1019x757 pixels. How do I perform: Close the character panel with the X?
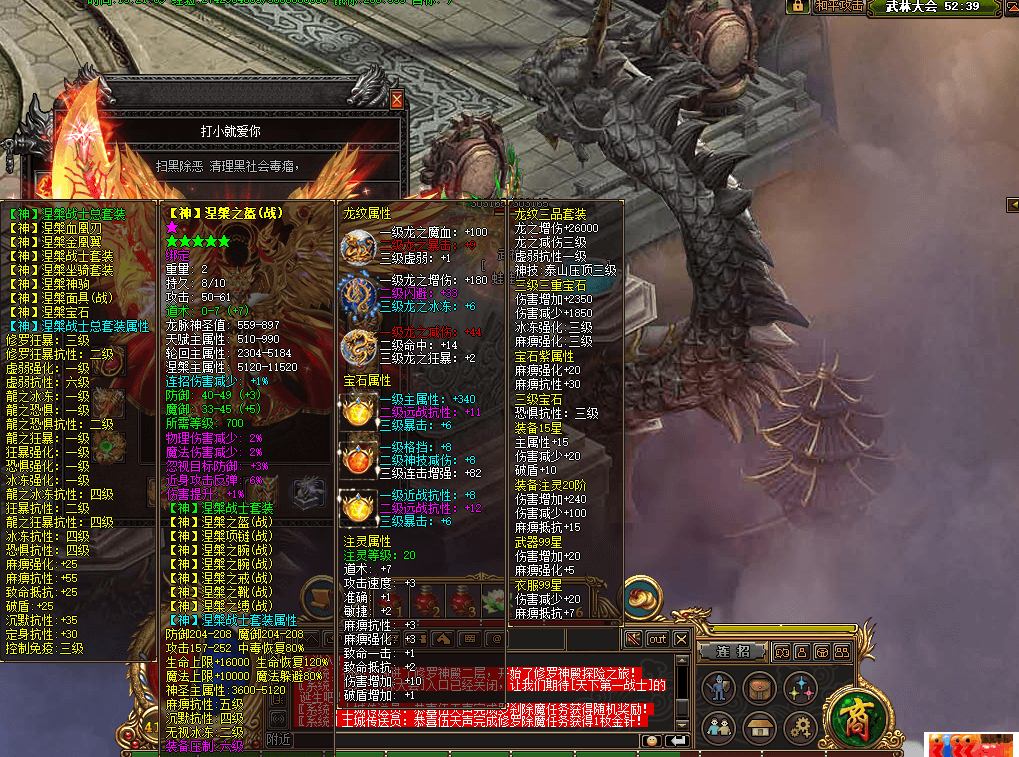[x=397, y=100]
